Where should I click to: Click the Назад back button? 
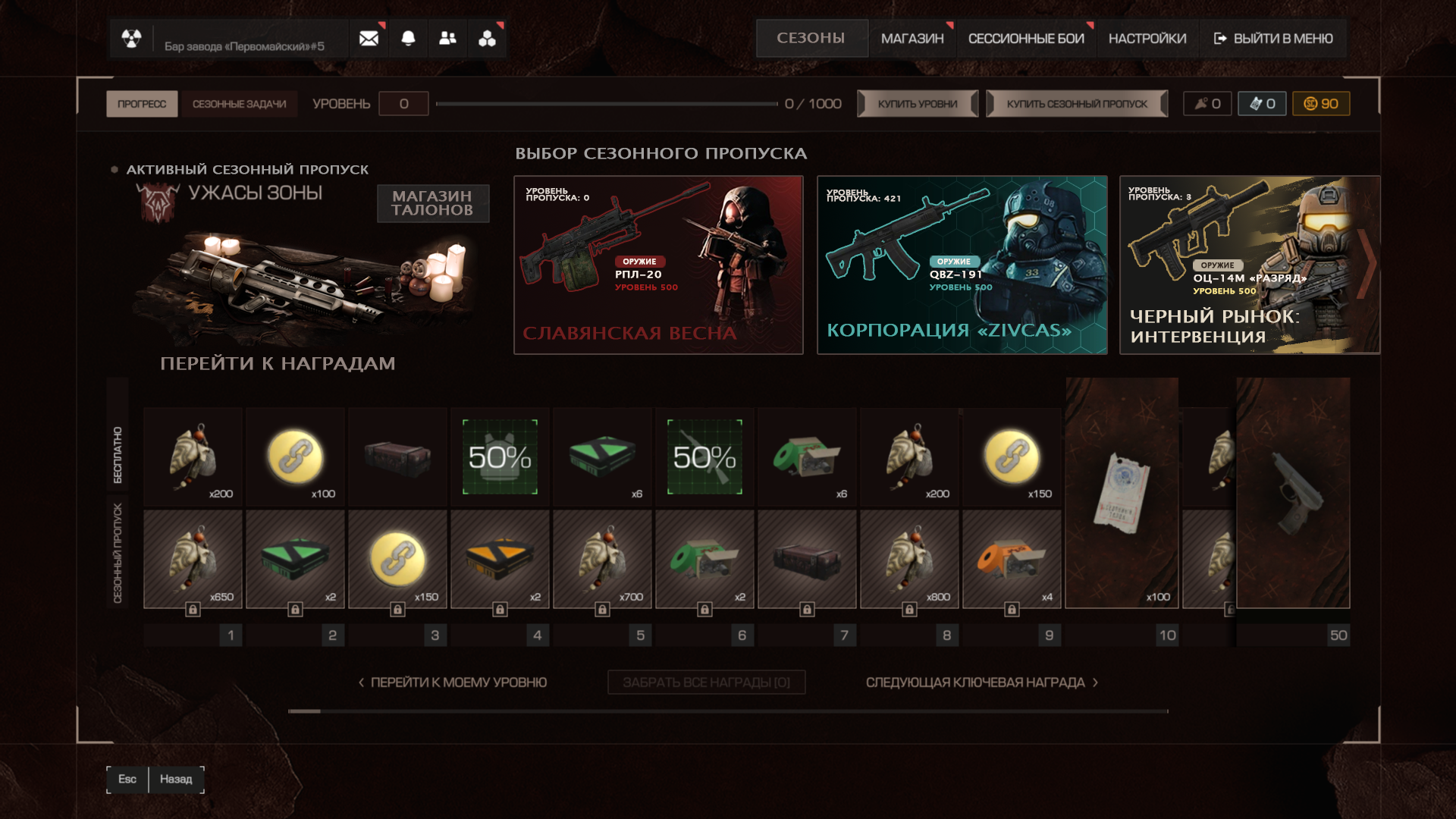(176, 779)
